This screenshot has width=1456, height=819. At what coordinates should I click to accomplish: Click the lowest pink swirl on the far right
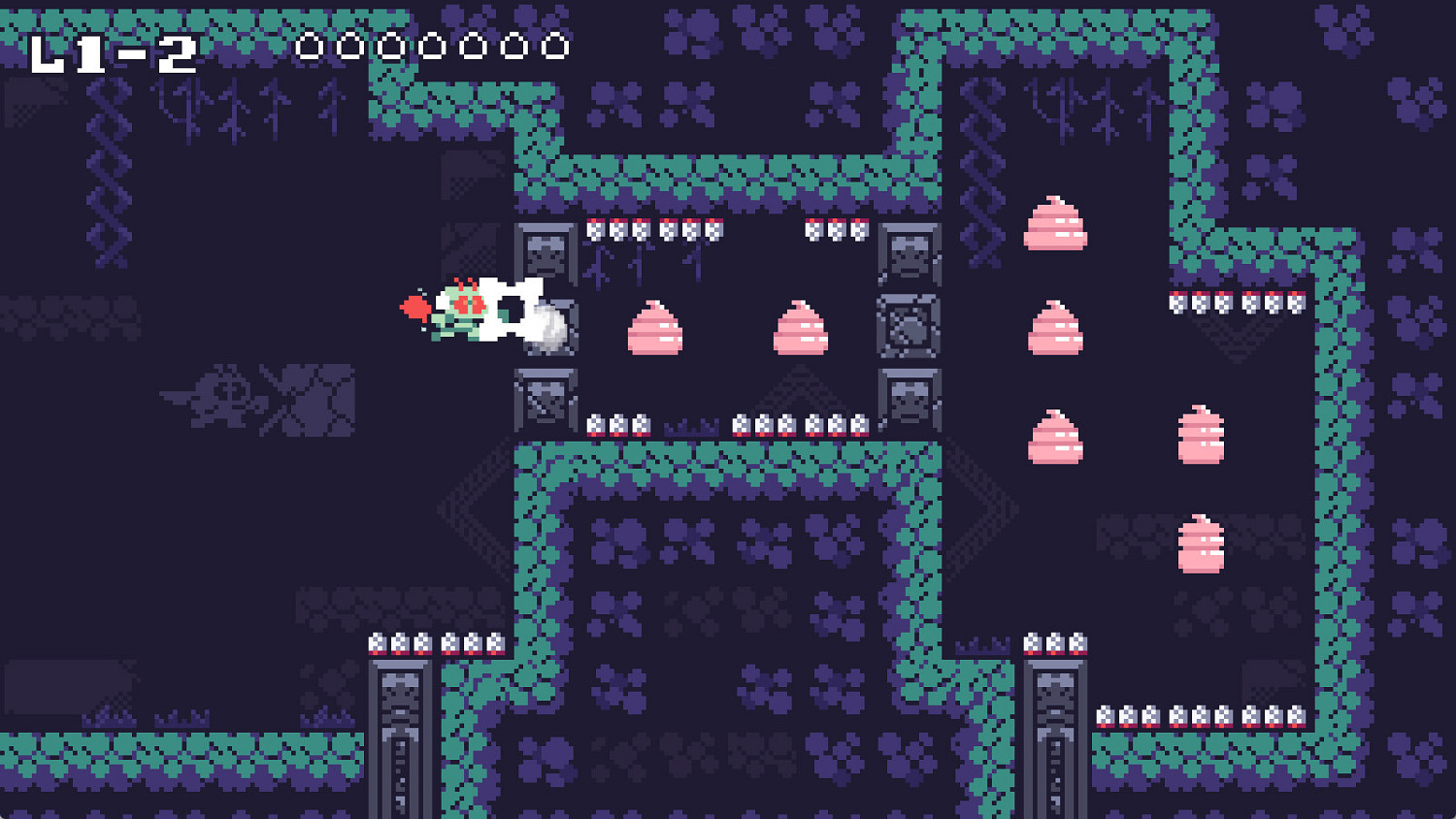[1201, 543]
